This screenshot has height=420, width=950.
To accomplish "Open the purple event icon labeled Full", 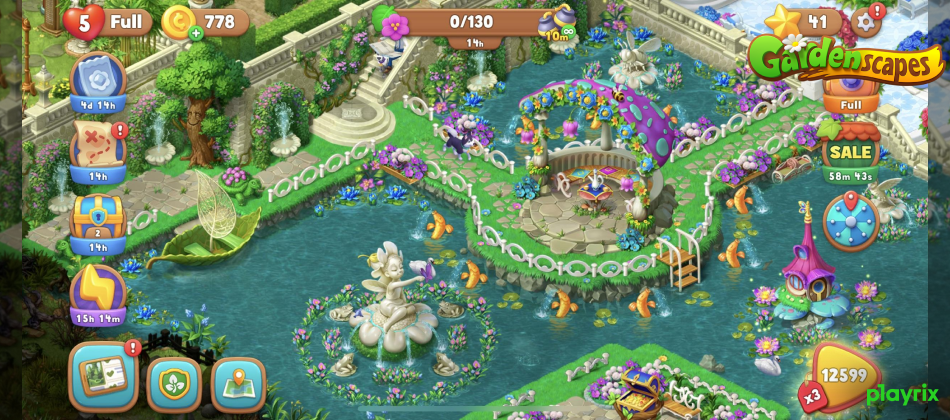I will pyautogui.click(x=851, y=90).
